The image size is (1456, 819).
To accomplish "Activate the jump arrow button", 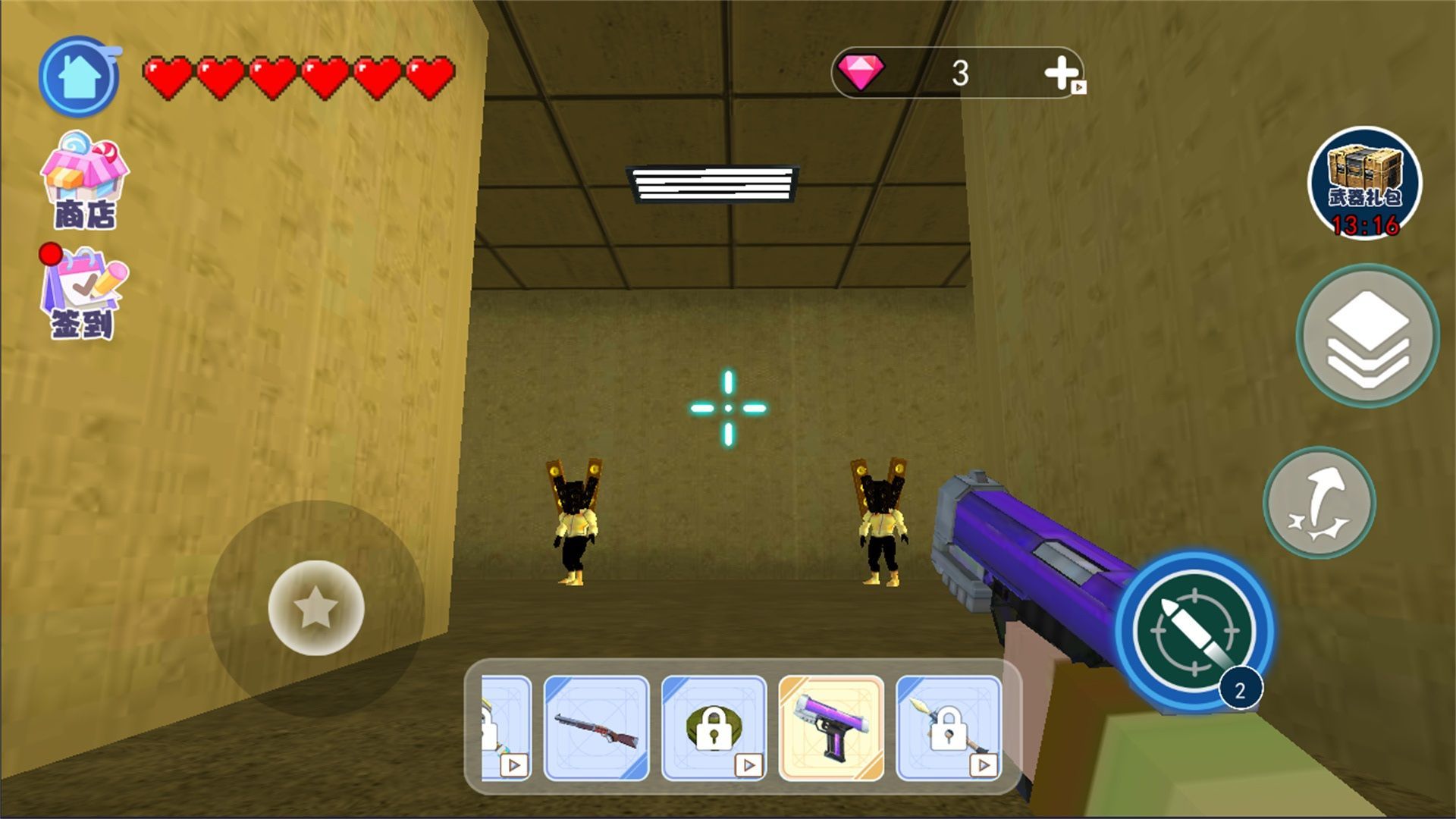I will 1319,503.
